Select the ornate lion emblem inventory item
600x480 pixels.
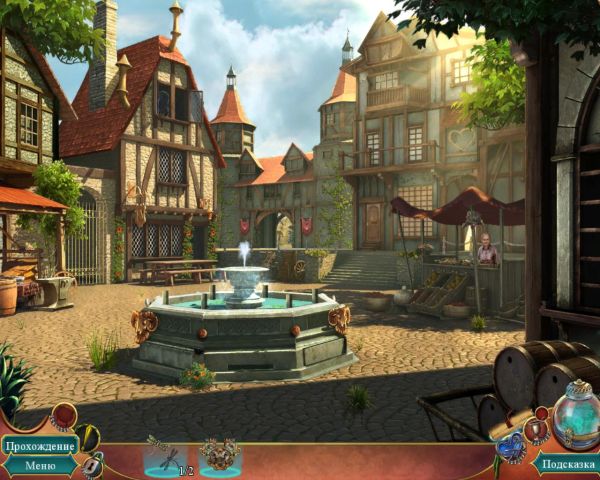tap(219, 454)
